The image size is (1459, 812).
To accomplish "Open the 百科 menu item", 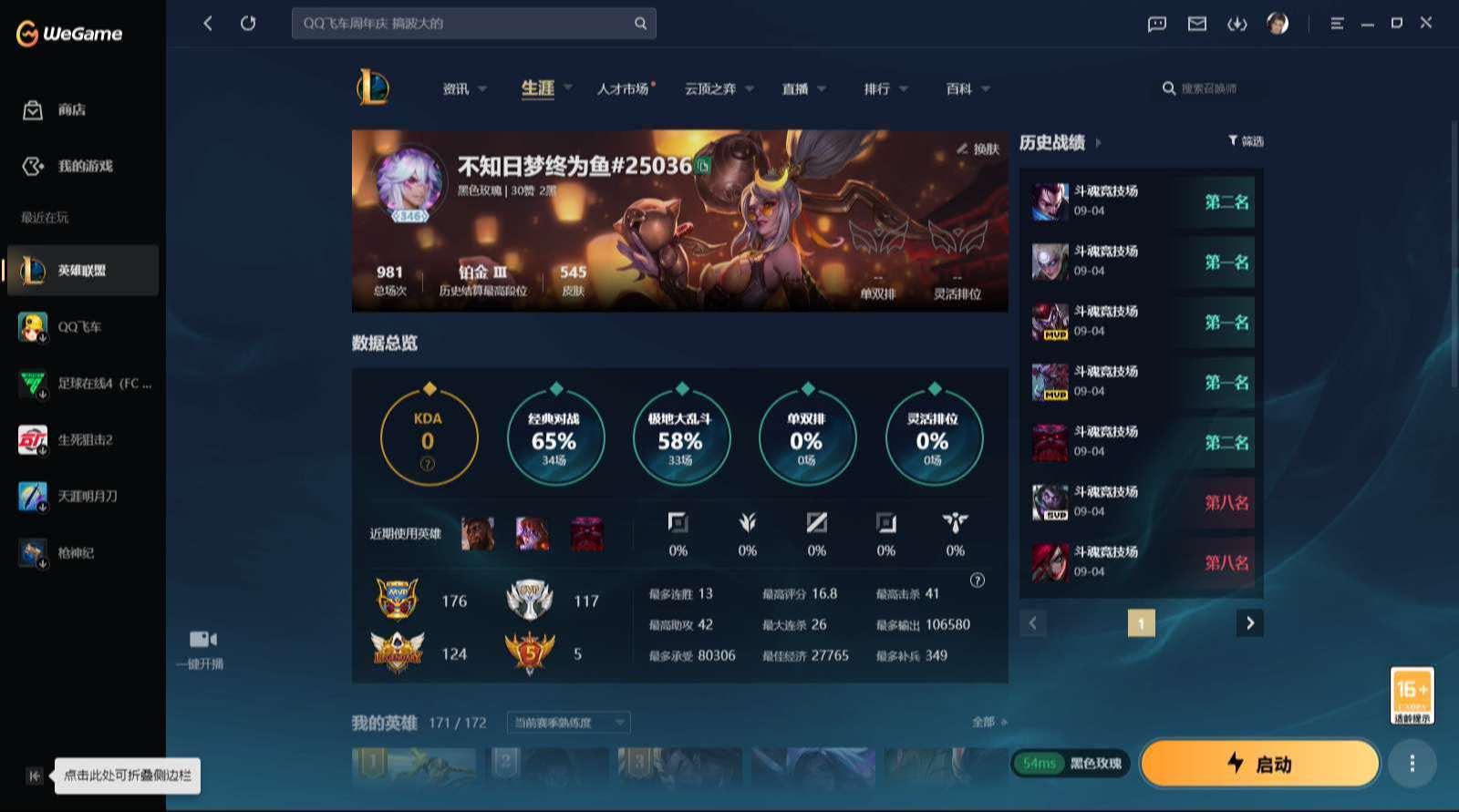I will pyautogui.click(x=959, y=88).
